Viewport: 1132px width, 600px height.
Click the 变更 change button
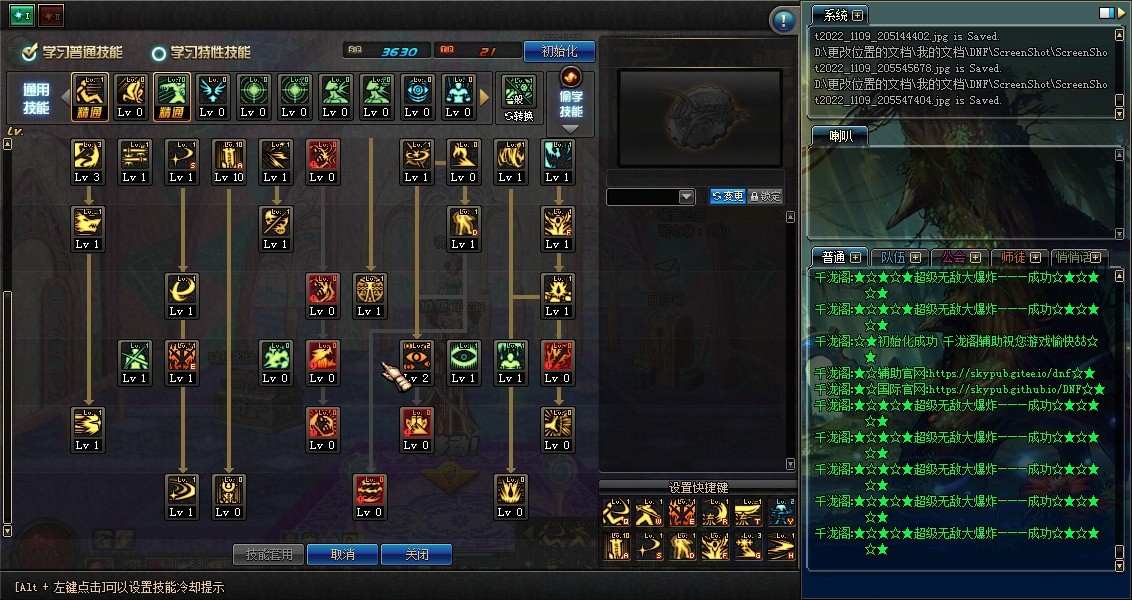click(x=727, y=197)
